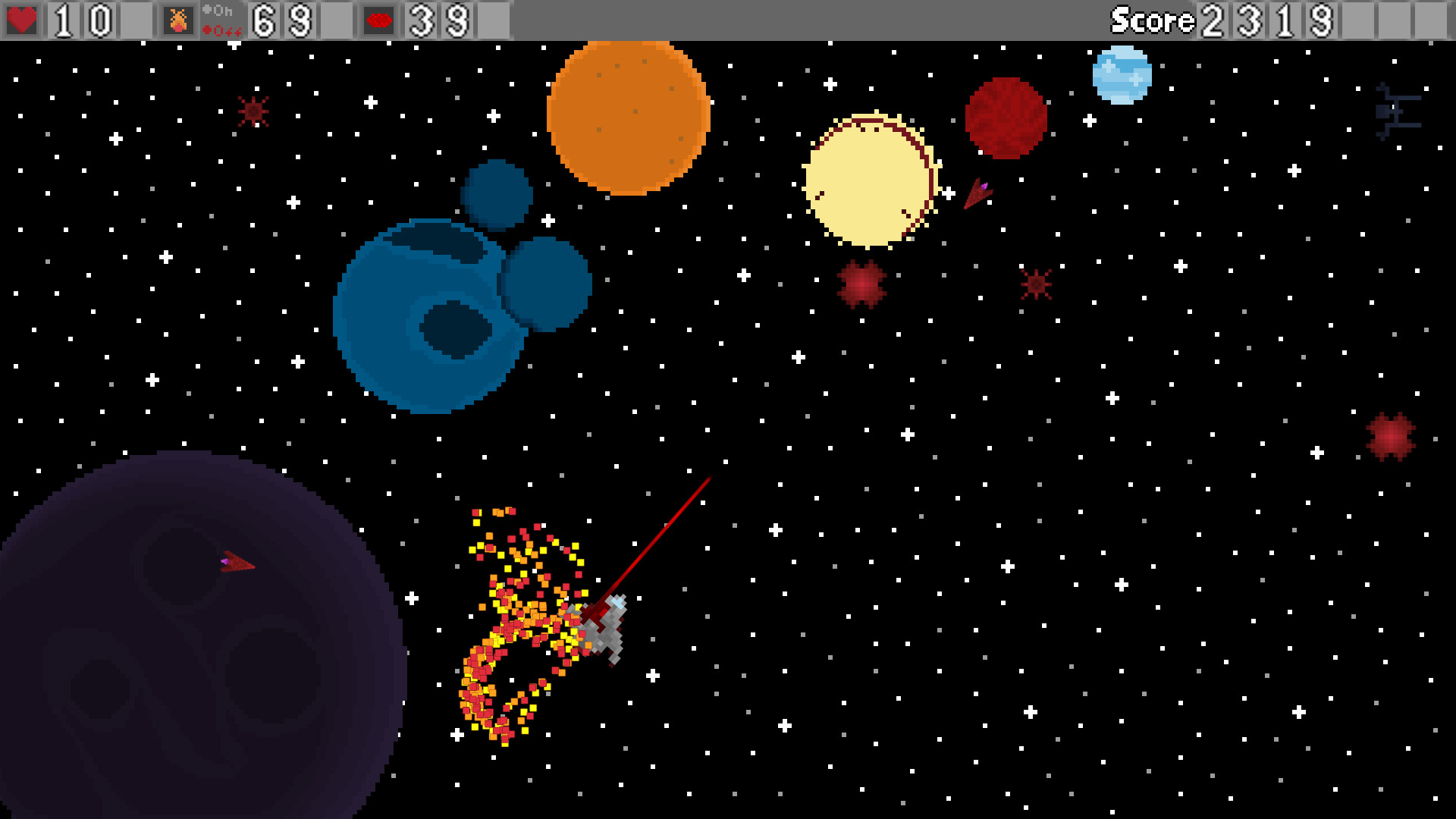Toggle the 'Off' option beside the flame icon
This screenshot has height=819, width=1456.
pos(222,30)
